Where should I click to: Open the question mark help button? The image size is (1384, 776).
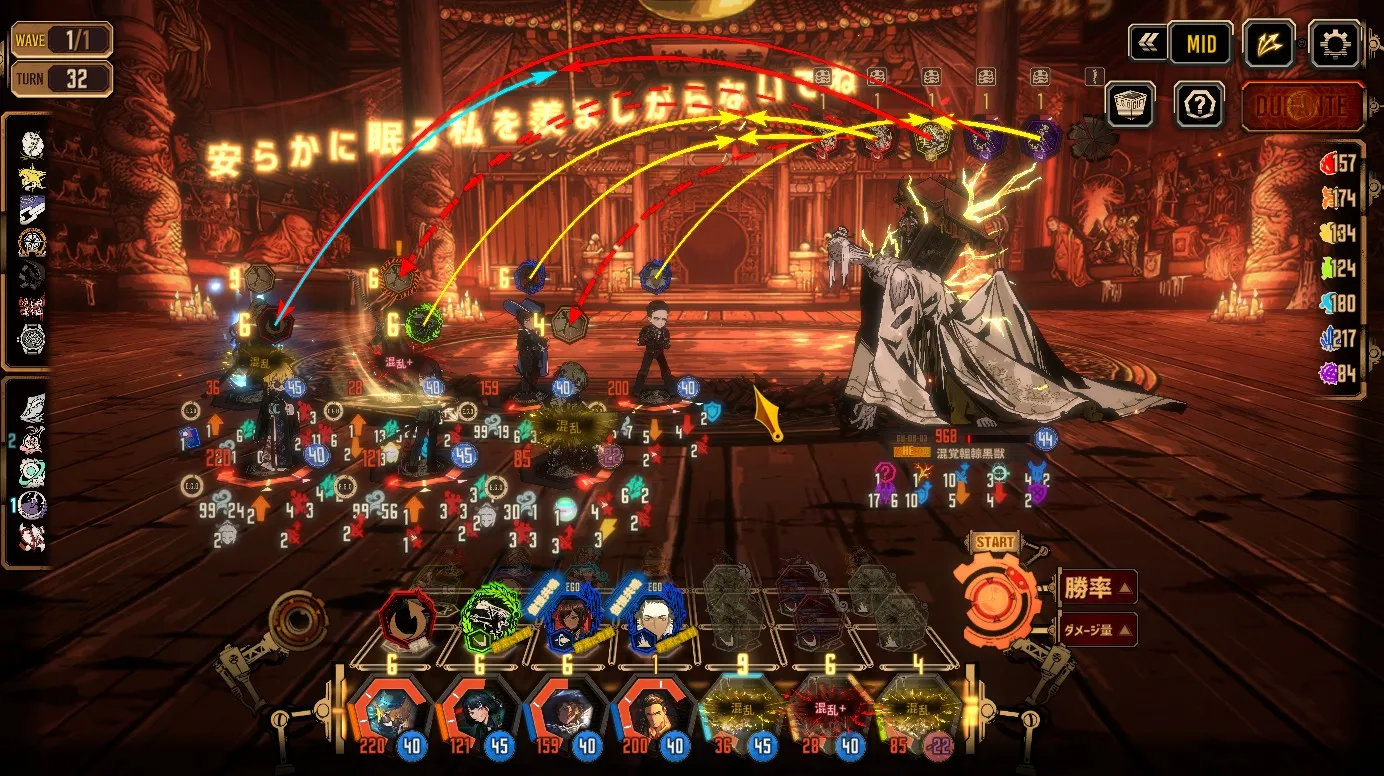(1199, 104)
